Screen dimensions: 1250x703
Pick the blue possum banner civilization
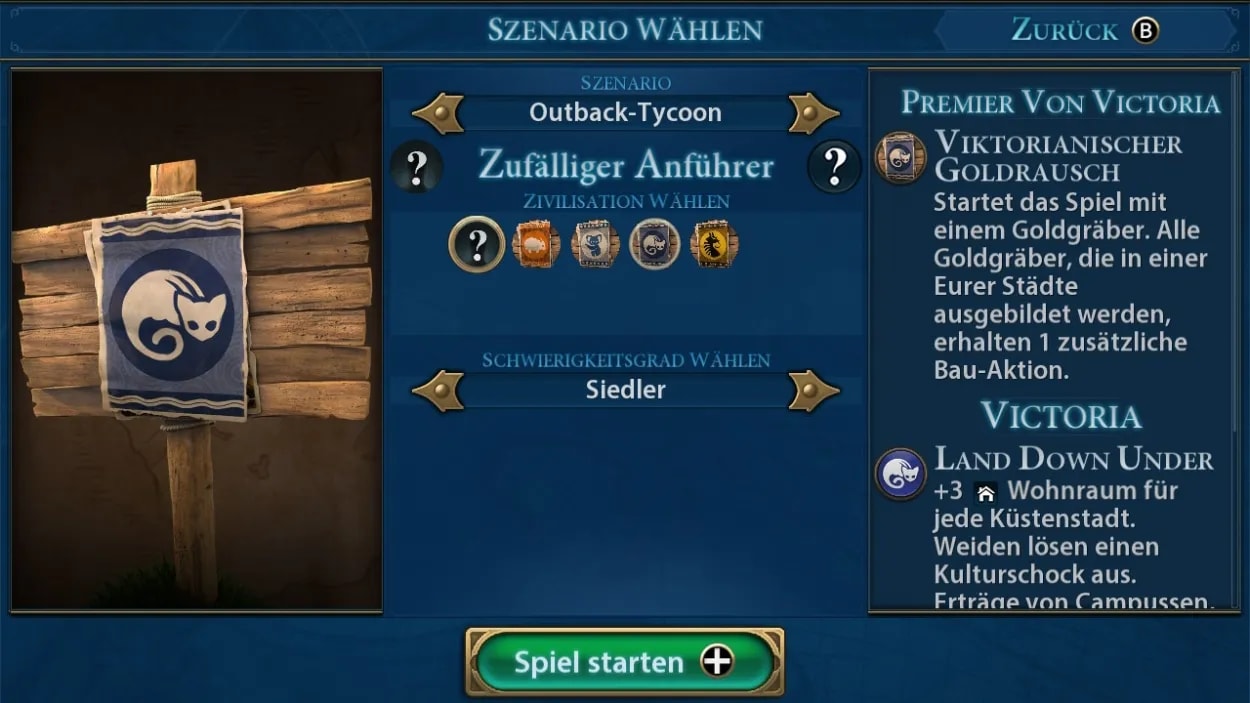pos(654,244)
